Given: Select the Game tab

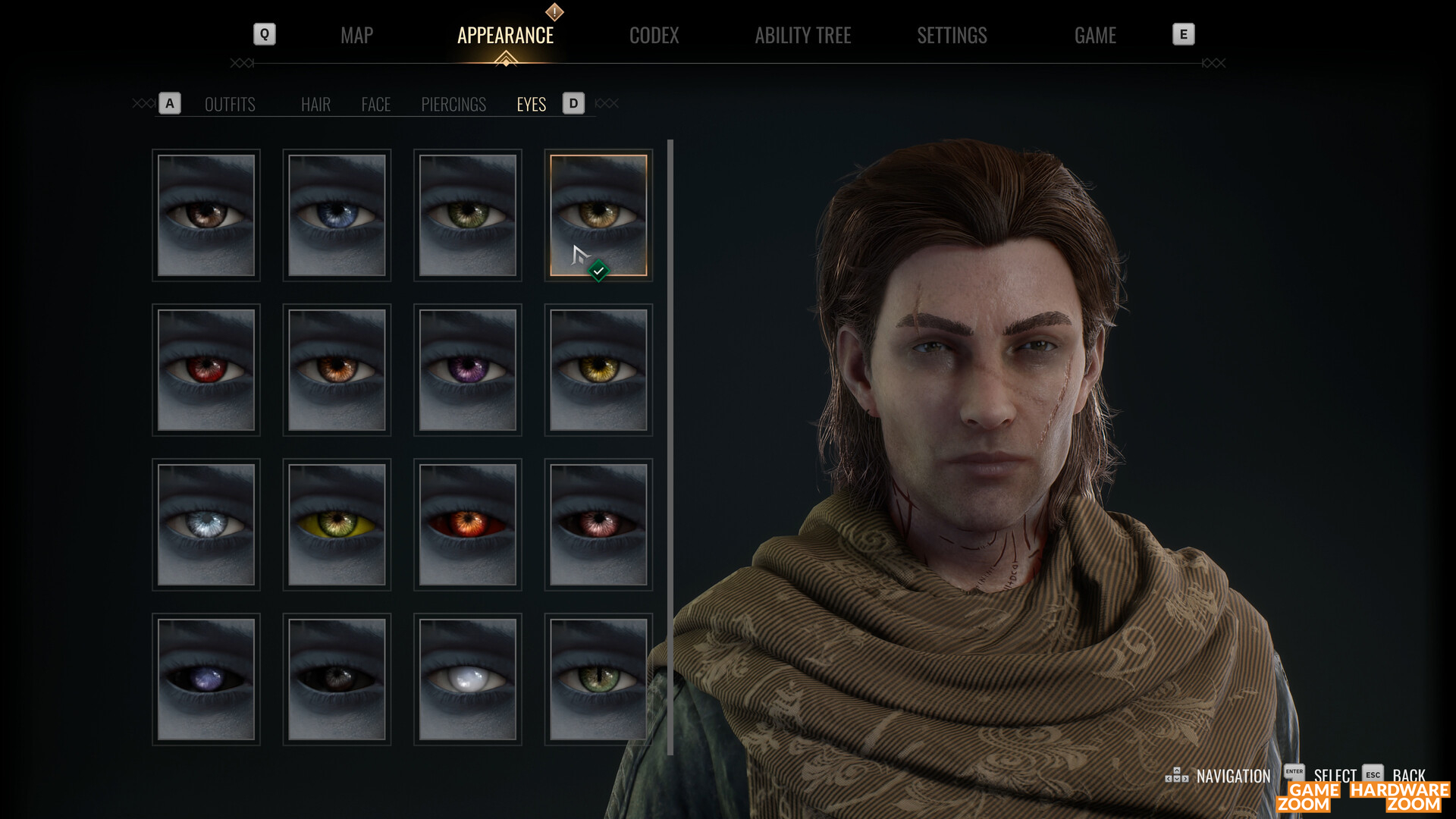Looking at the screenshot, I should (x=1095, y=36).
